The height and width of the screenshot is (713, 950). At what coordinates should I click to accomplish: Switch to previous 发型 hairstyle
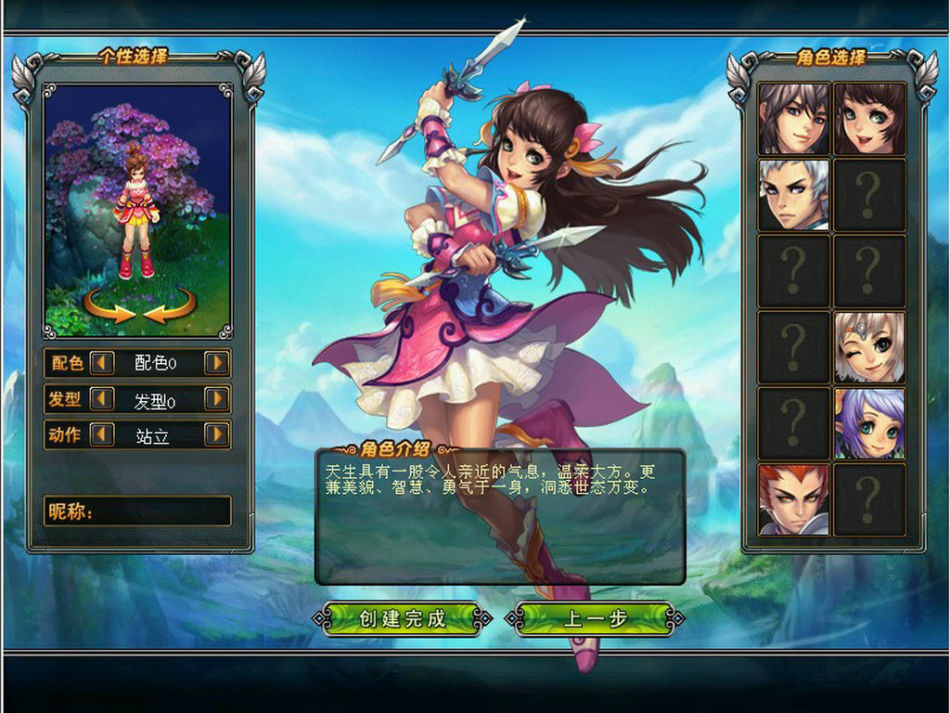[x=102, y=399]
